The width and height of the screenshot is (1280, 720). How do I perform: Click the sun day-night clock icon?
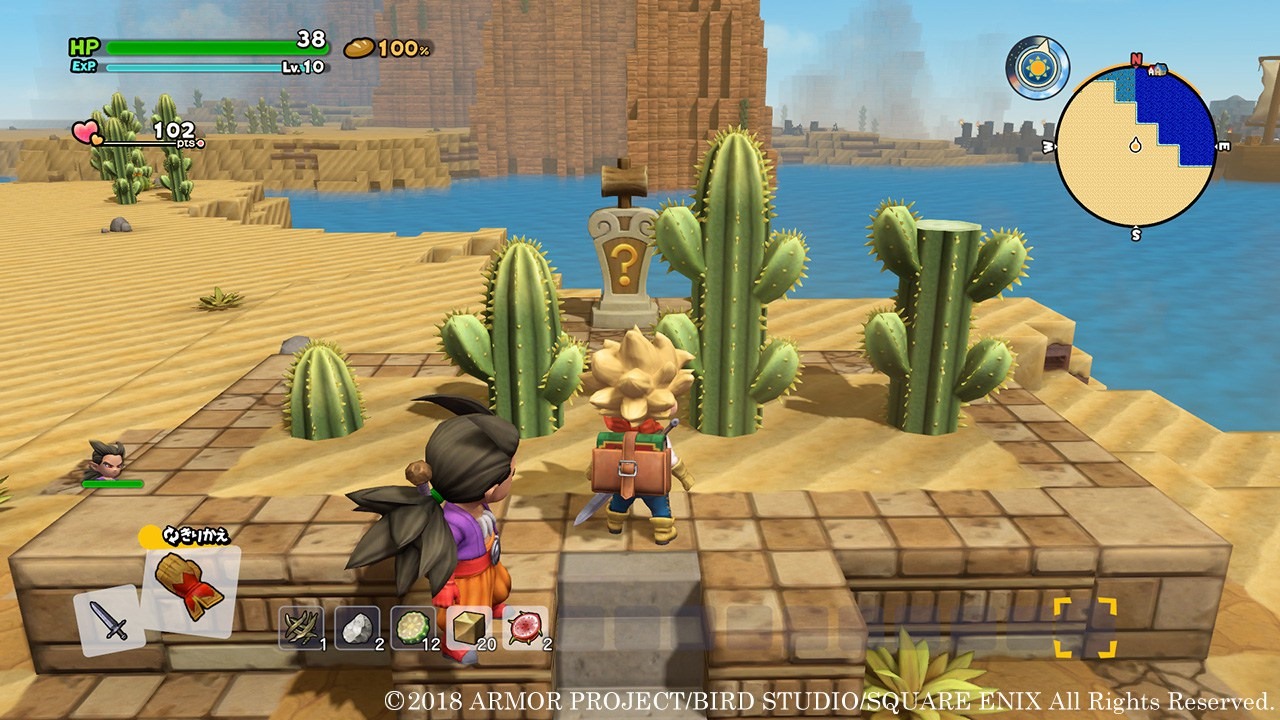click(1037, 68)
